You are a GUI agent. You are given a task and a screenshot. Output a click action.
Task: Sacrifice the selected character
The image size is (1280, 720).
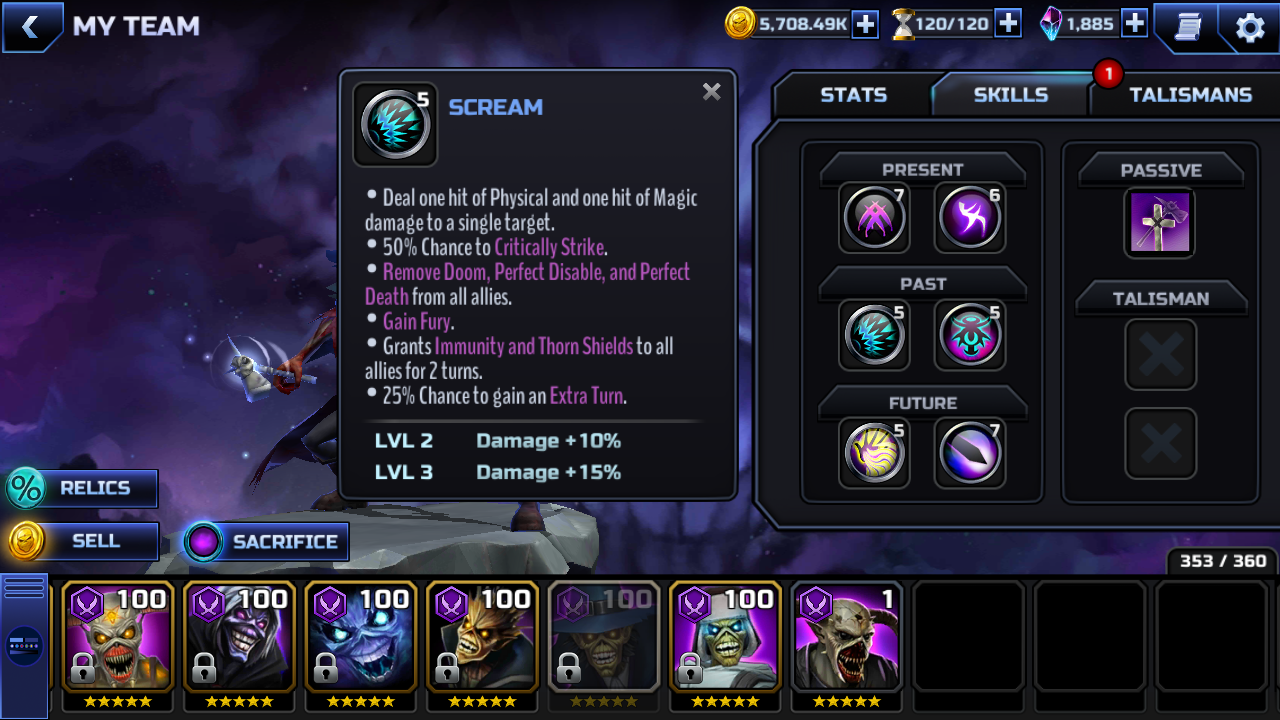[266, 542]
